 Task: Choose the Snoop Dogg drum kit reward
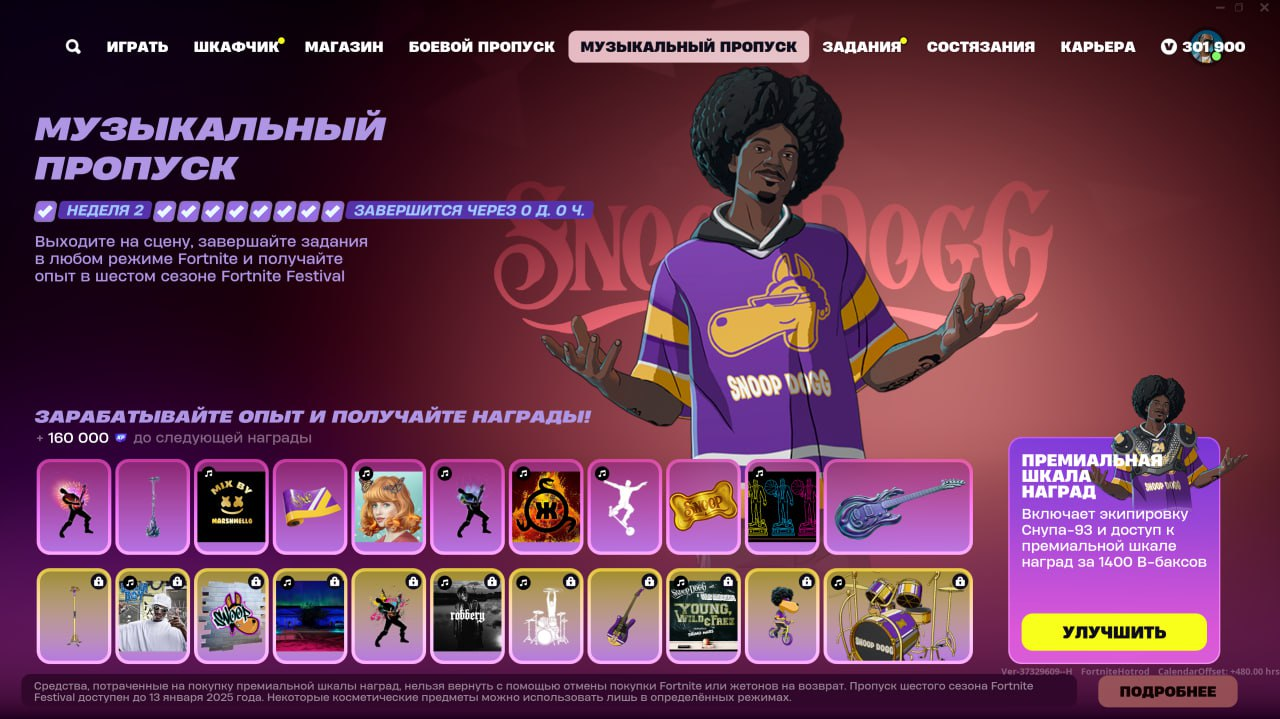[898, 616]
